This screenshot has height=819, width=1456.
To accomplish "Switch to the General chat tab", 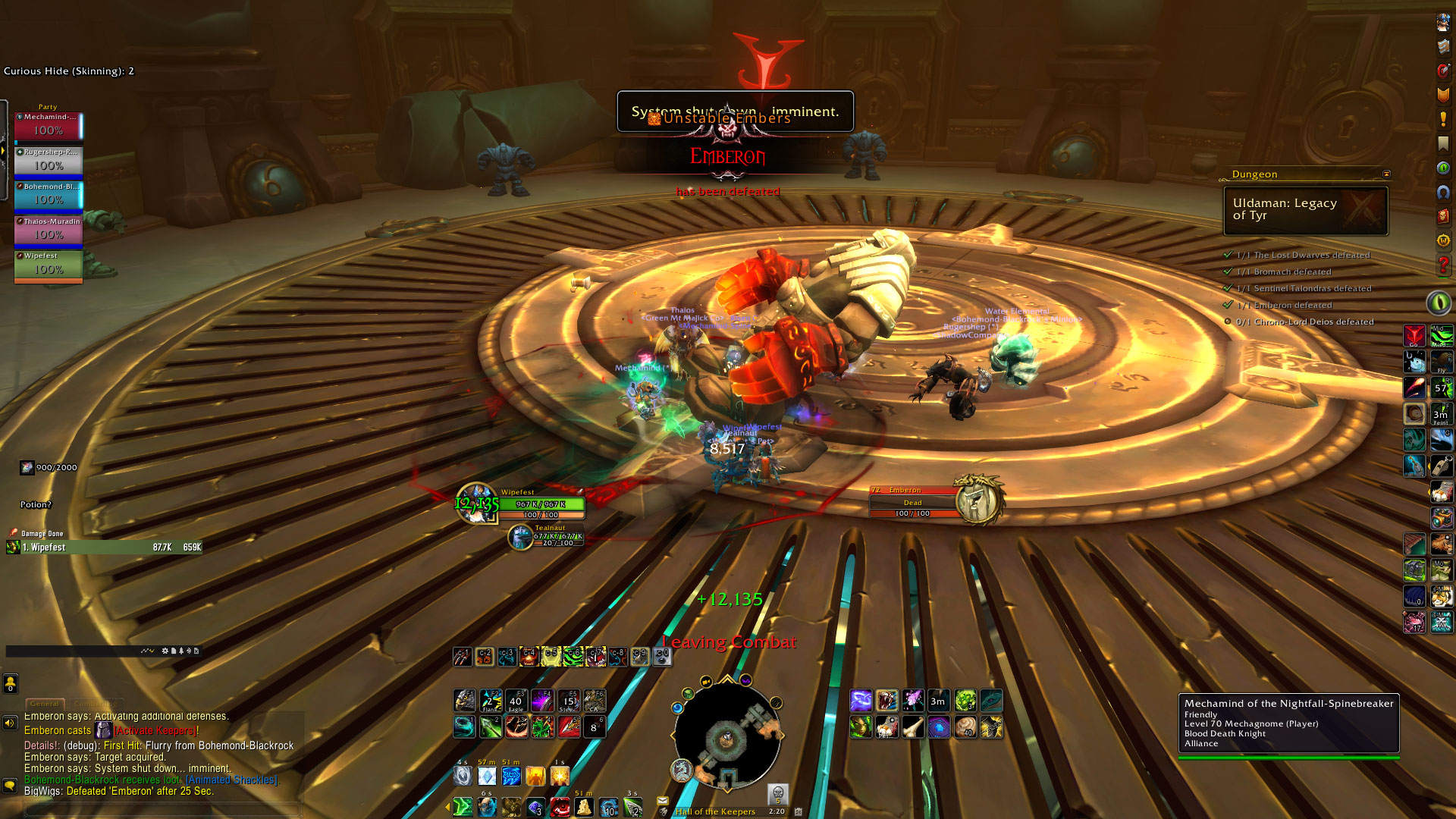I will coord(45,704).
